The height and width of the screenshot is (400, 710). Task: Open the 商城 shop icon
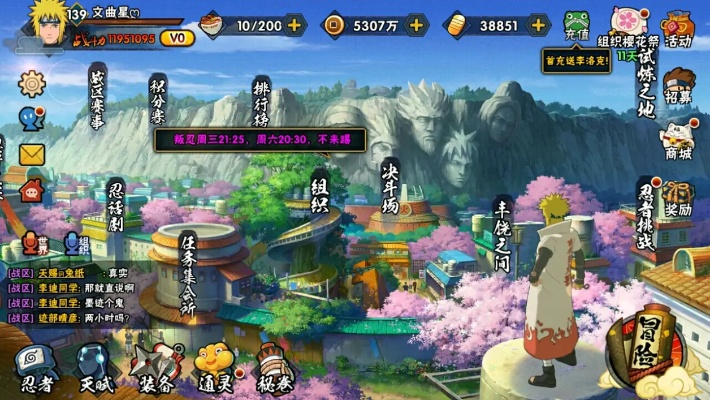[x=679, y=140]
